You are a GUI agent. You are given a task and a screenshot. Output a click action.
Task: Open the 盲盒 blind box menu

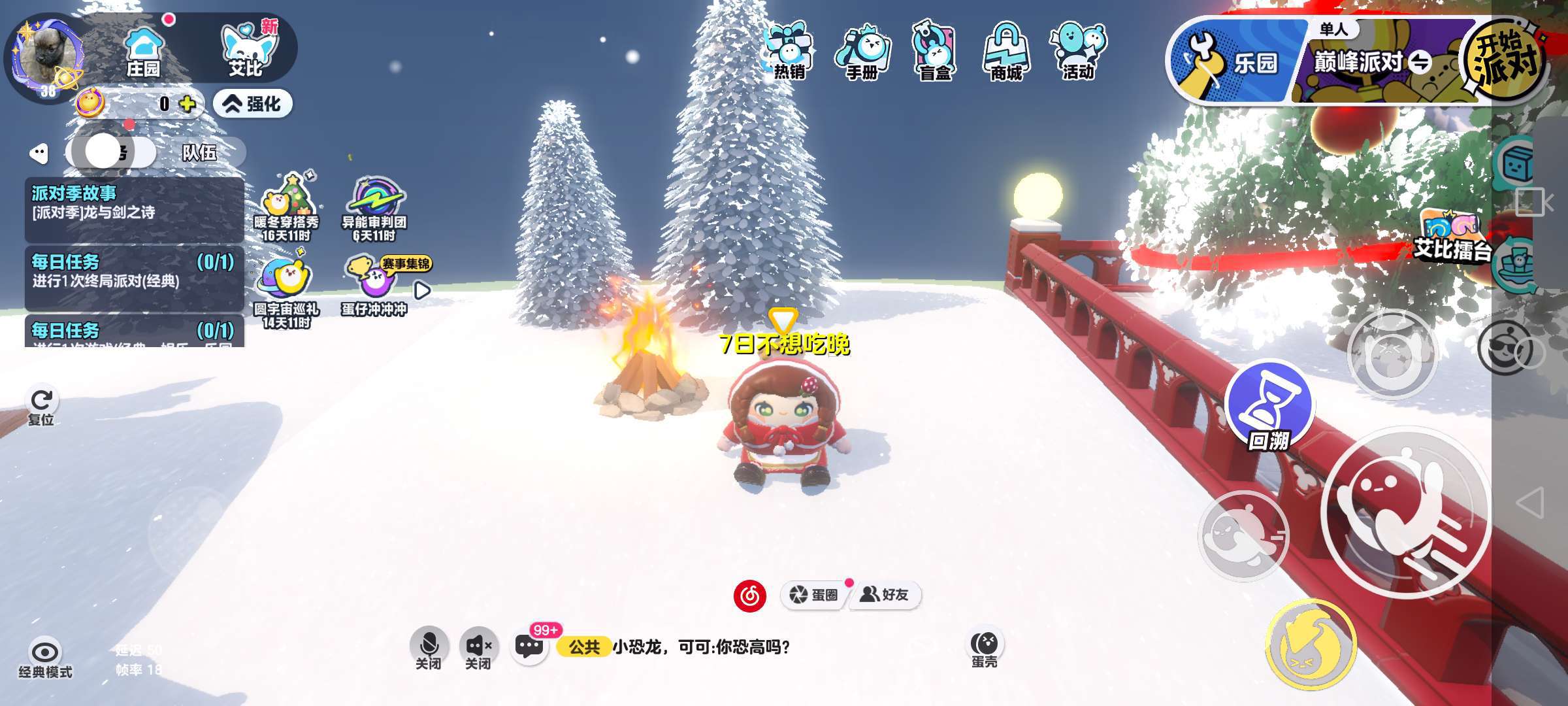click(x=934, y=52)
